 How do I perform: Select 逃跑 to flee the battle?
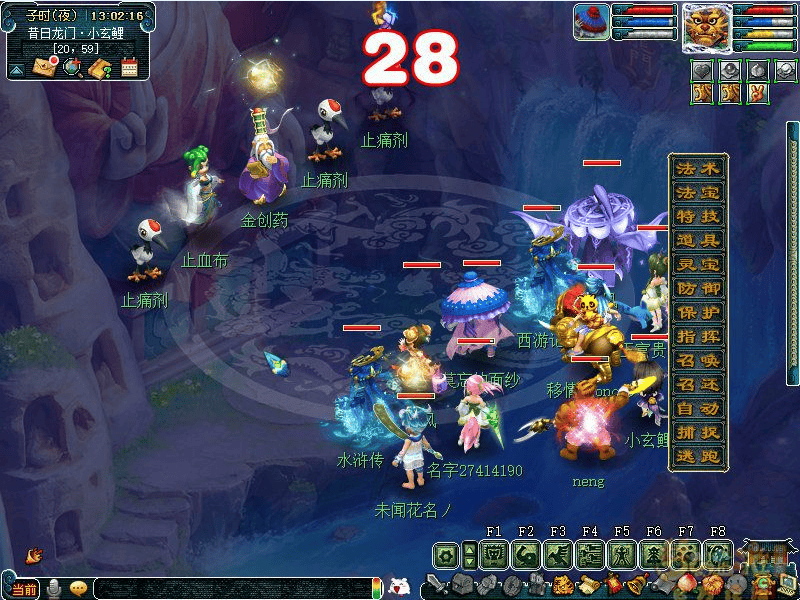(698, 456)
